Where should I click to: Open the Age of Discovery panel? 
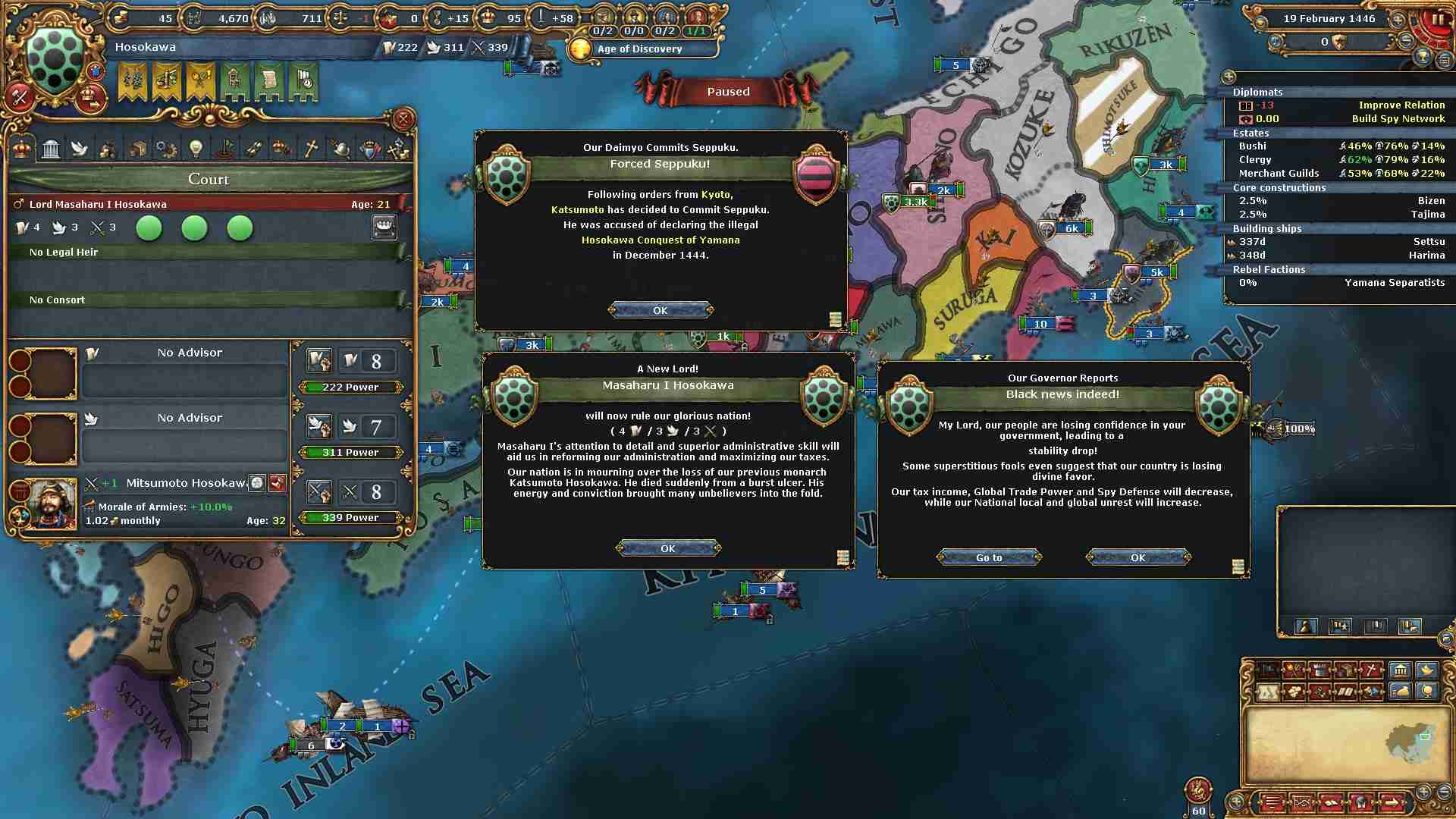pyautogui.click(x=639, y=49)
